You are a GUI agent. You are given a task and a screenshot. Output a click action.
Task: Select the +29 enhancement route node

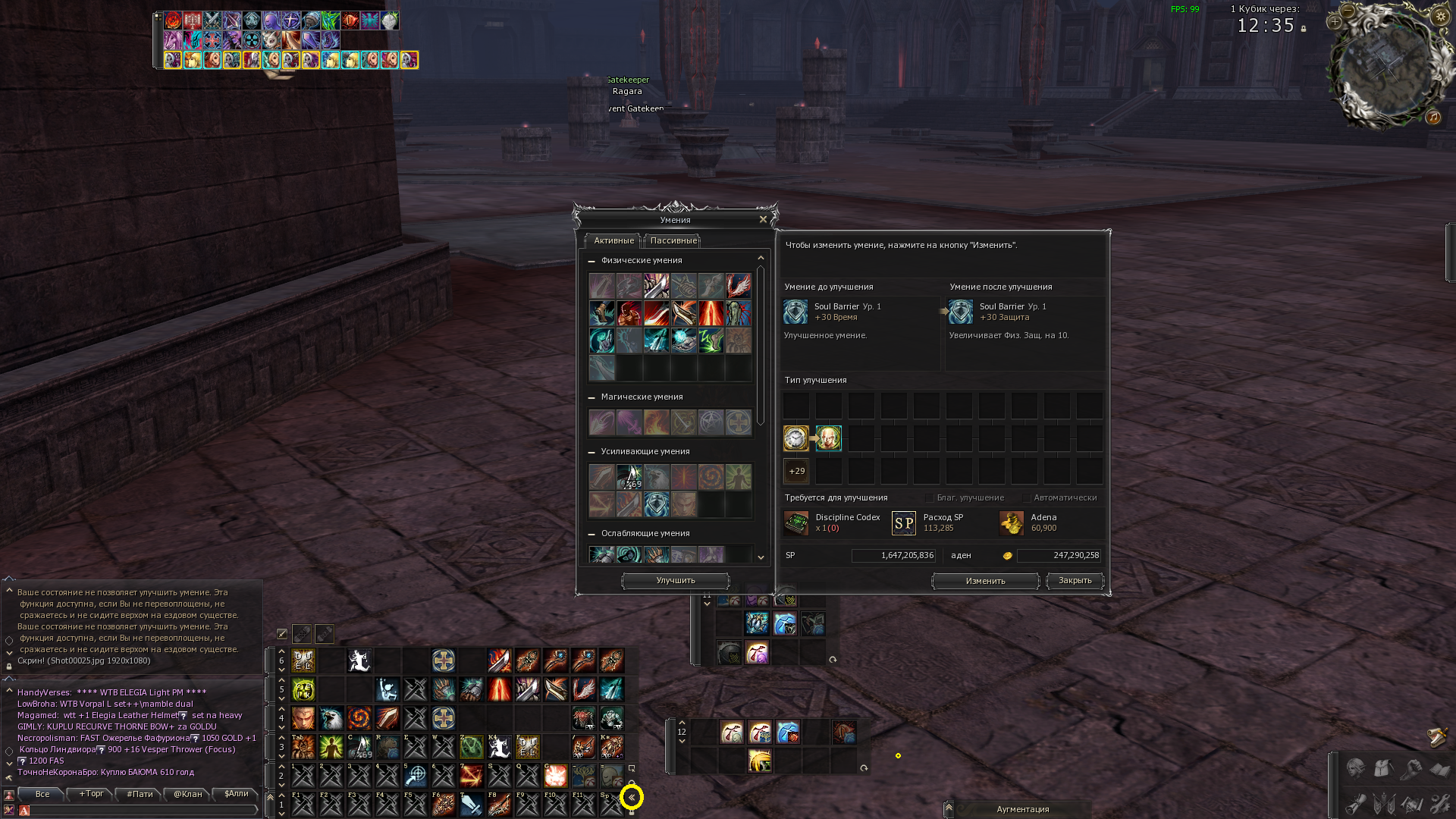pos(796,471)
